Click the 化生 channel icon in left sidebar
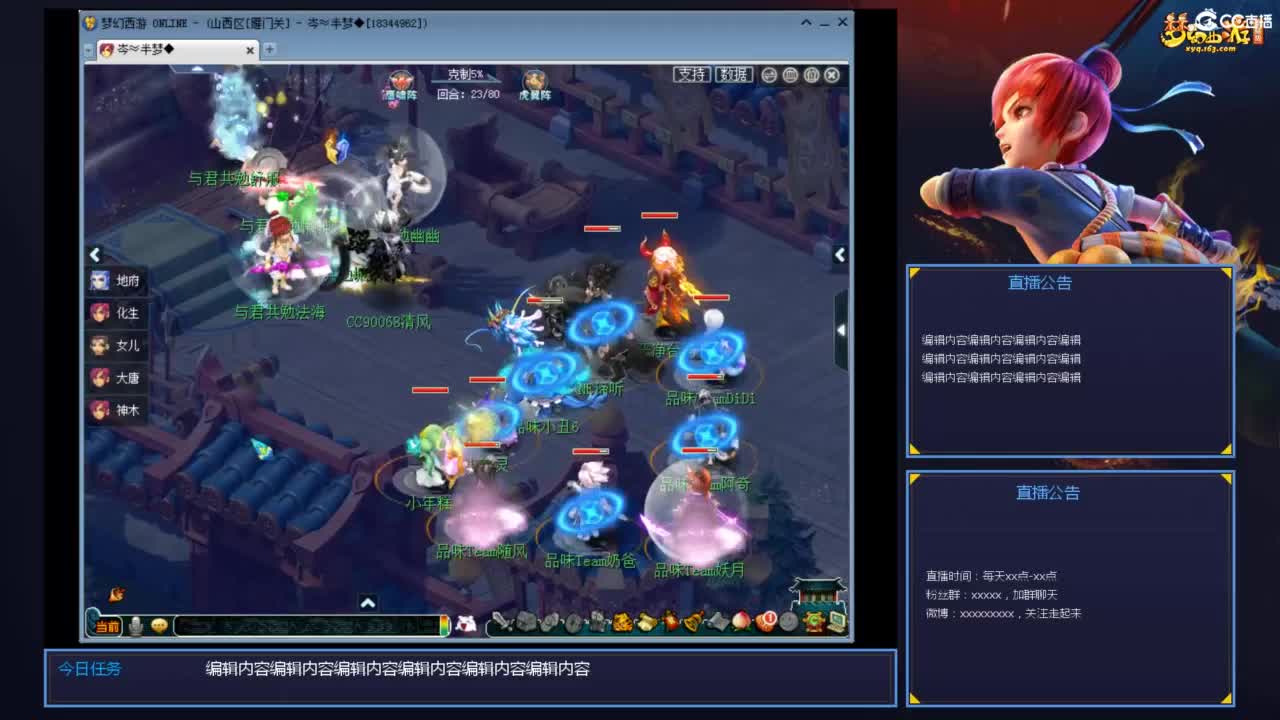This screenshot has height=720, width=1280. click(100, 314)
